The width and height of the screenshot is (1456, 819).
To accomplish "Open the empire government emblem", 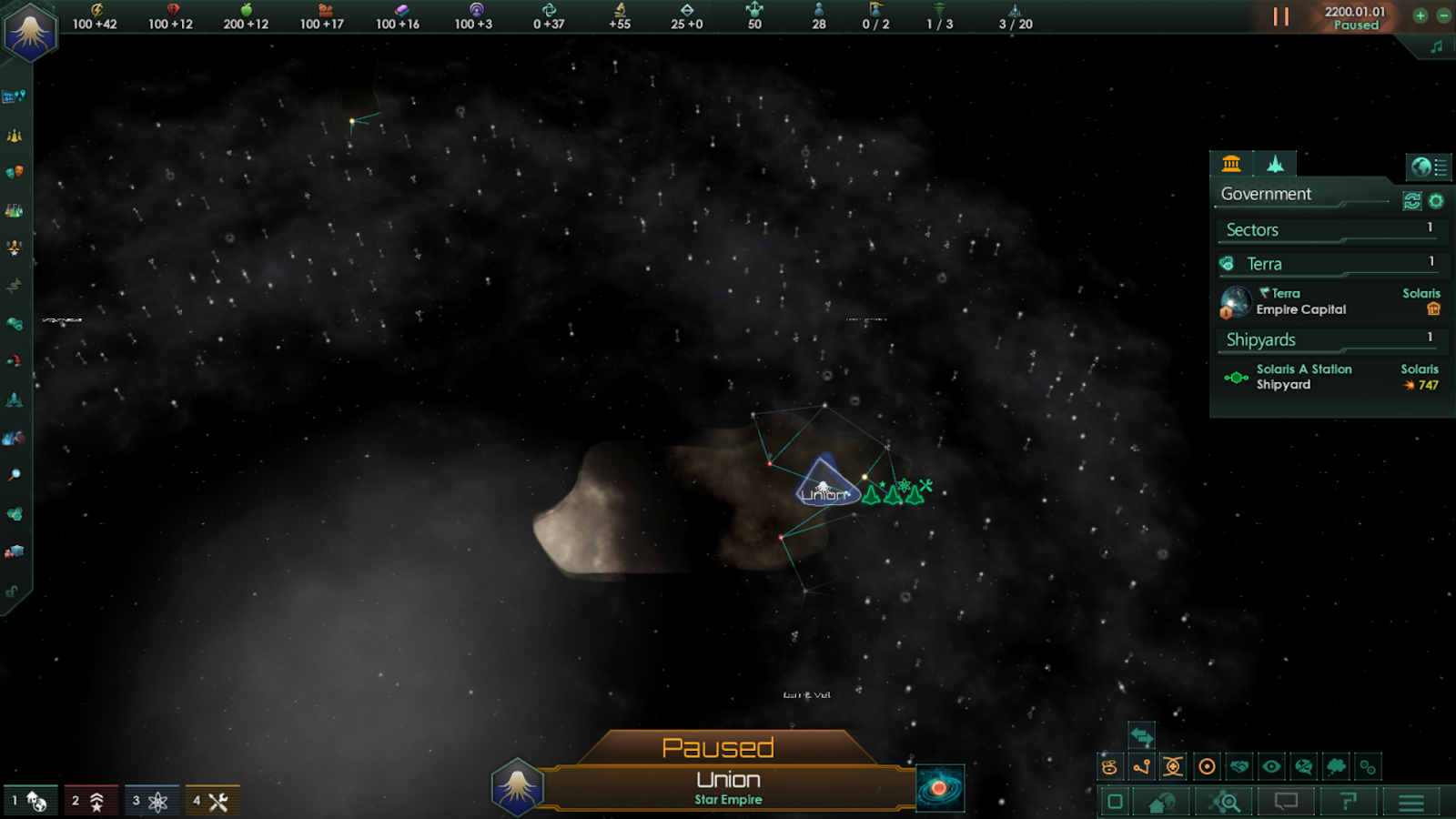I will point(30,32).
